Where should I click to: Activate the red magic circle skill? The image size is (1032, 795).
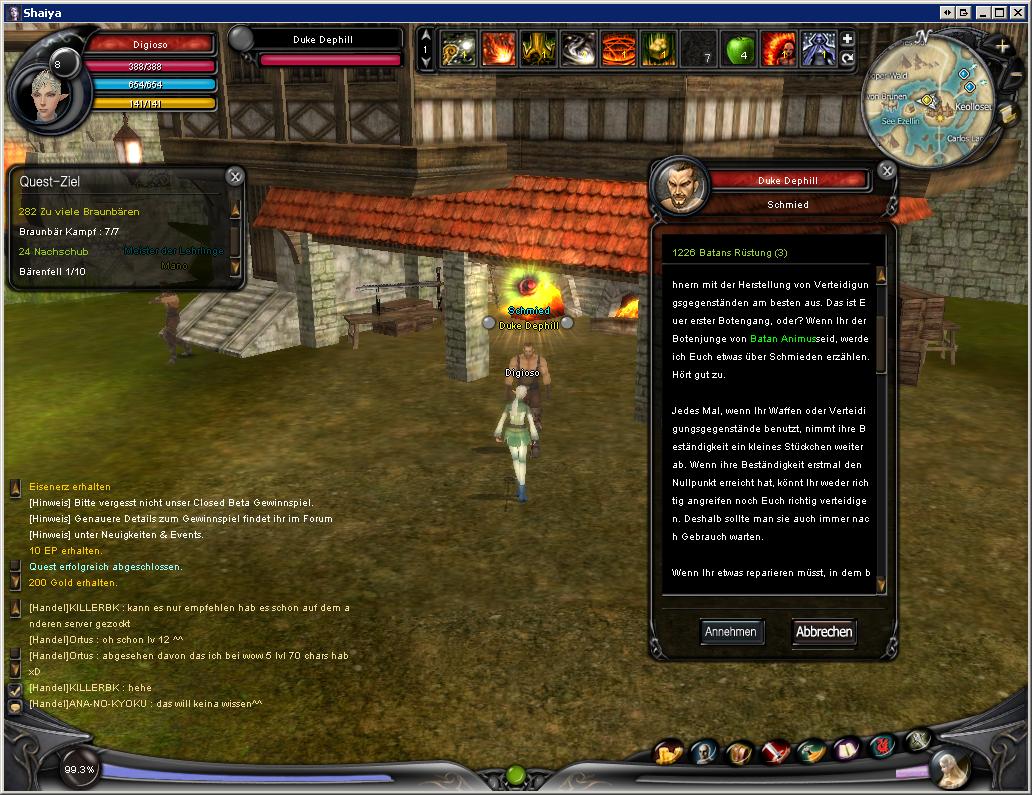point(618,48)
